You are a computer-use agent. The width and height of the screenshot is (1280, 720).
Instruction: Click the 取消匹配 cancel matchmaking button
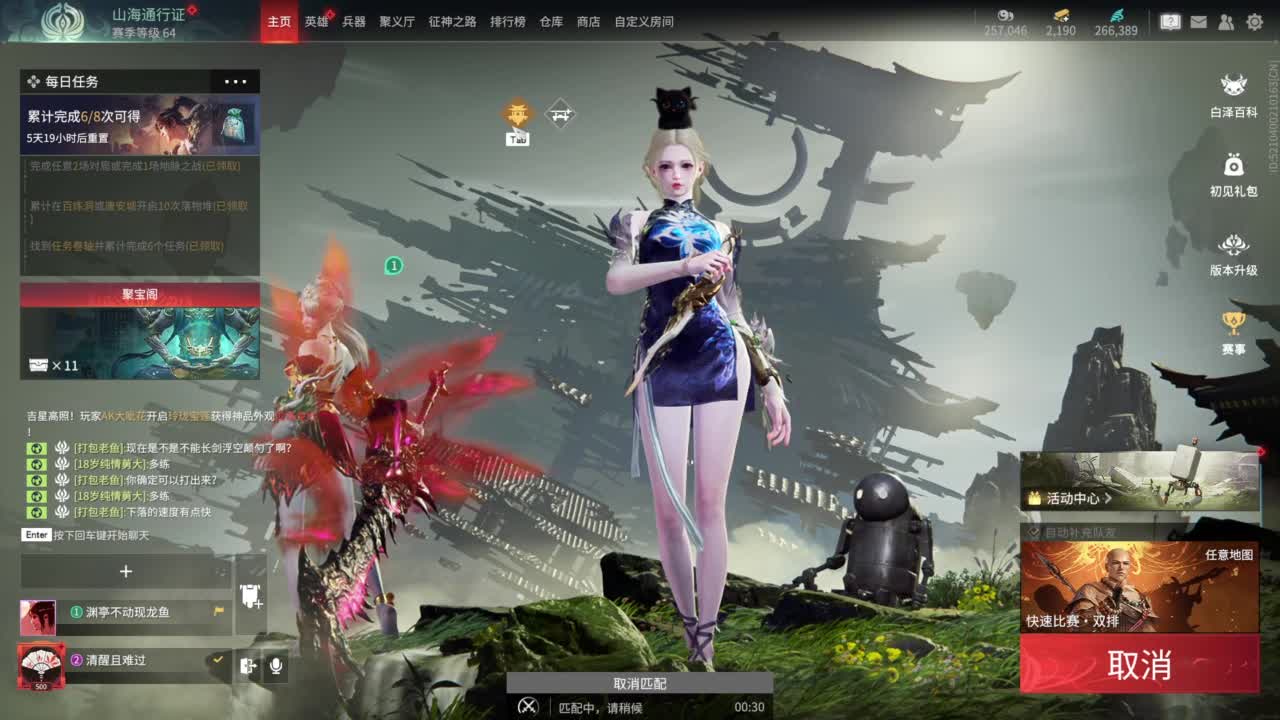pos(637,684)
